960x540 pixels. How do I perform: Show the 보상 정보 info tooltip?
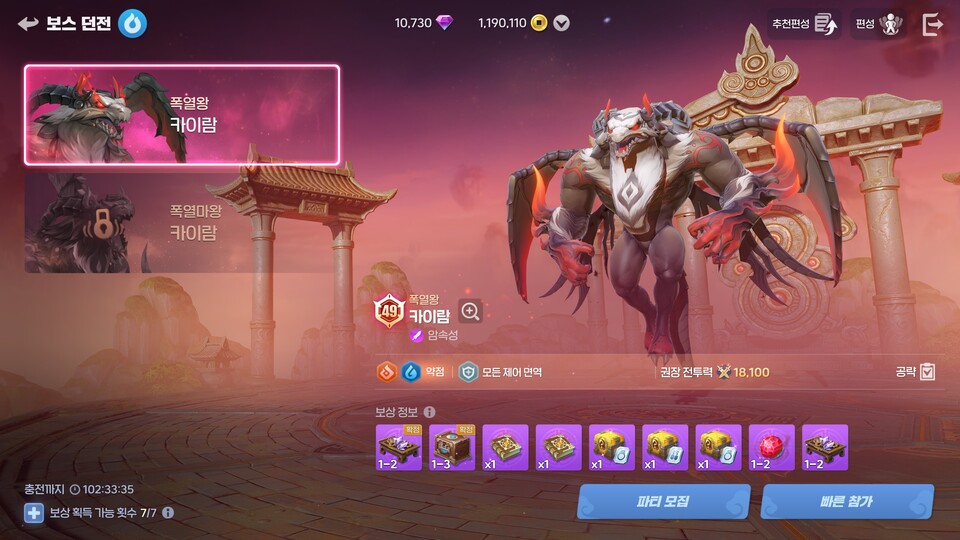click(429, 411)
